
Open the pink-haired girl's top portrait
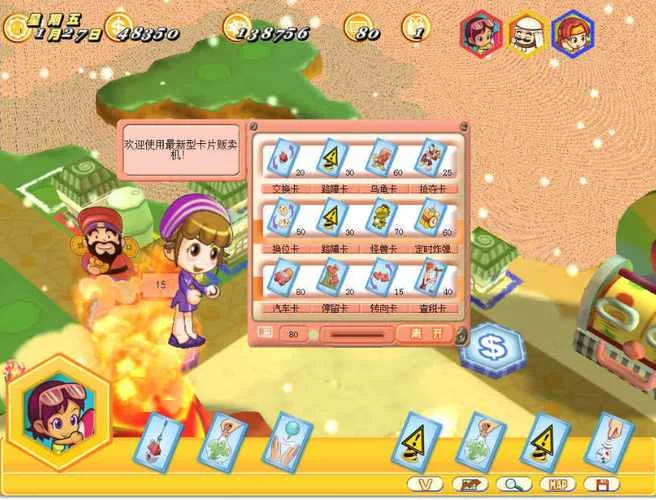click(481, 33)
